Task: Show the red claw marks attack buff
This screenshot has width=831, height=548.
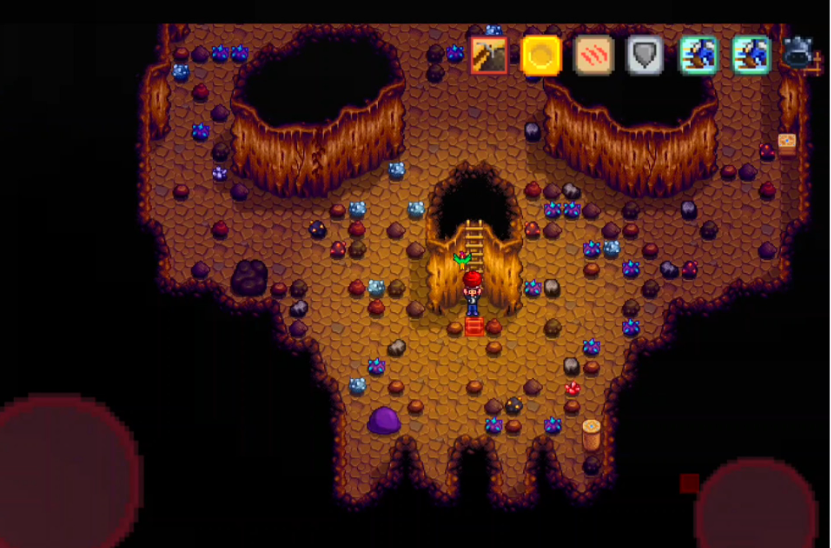Action: click(593, 56)
